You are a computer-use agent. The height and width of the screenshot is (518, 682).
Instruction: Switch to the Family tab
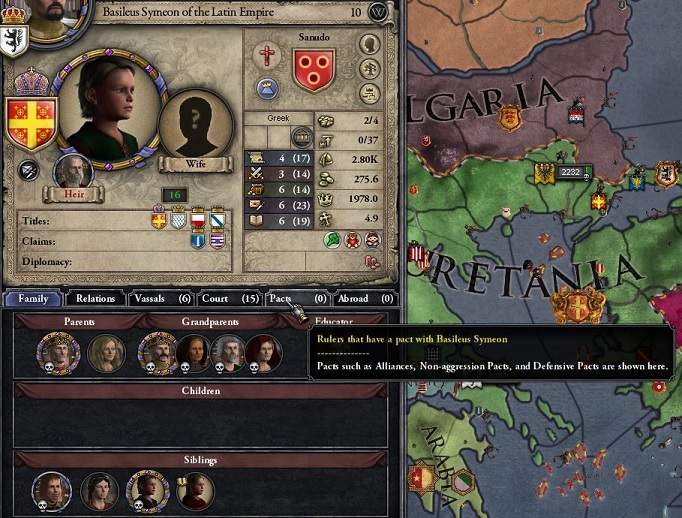(32, 298)
